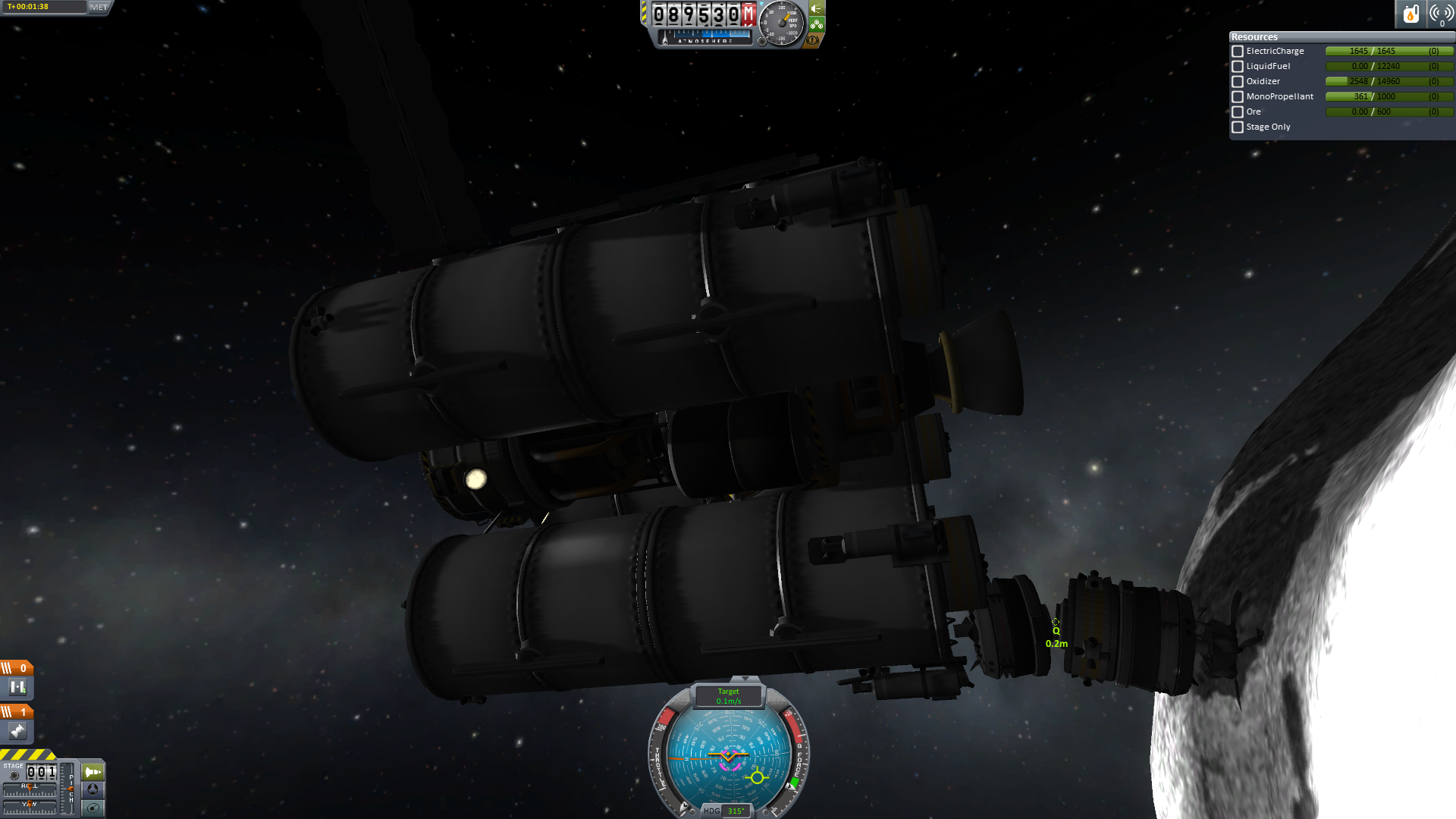This screenshot has height=819, width=1456.
Task: Cycle the Target speed display mode
Action: pos(729,696)
